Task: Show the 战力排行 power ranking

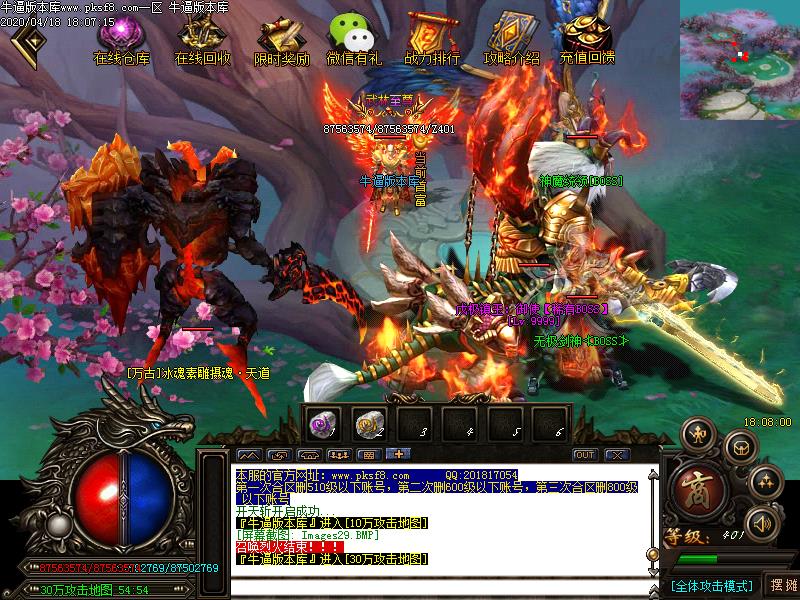Action: pos(432,40)
